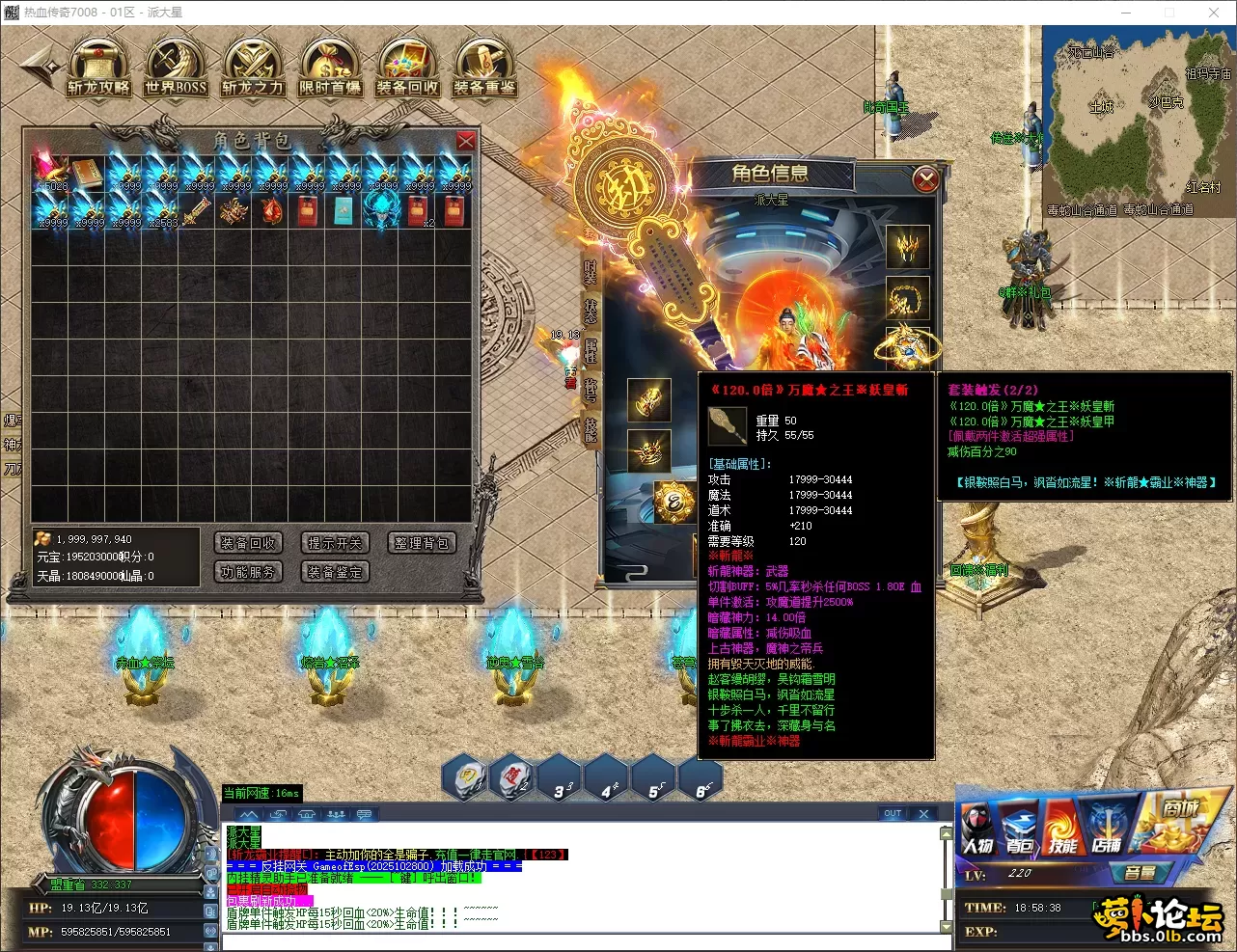Open the 限时首爆 money bag event
Screen dimensions: 1237x952
point(330,68)
